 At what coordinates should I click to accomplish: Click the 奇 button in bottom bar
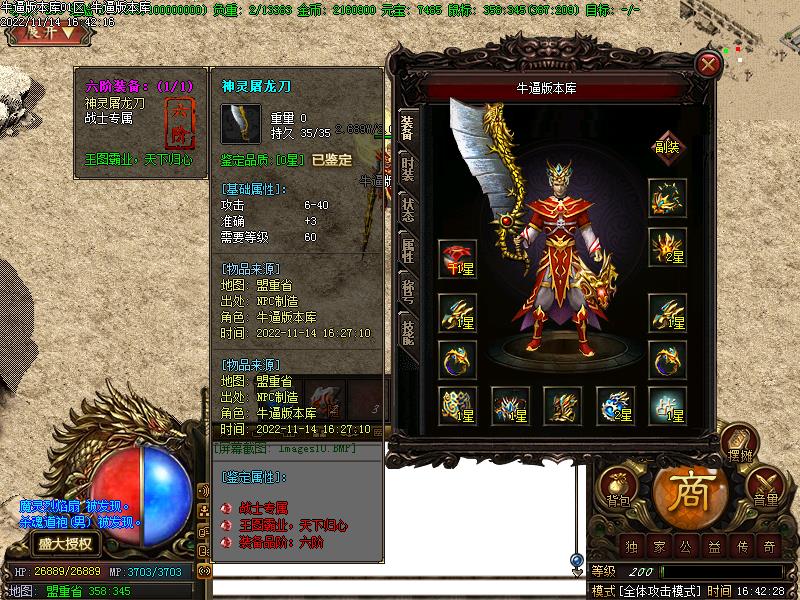click(768, 546)
